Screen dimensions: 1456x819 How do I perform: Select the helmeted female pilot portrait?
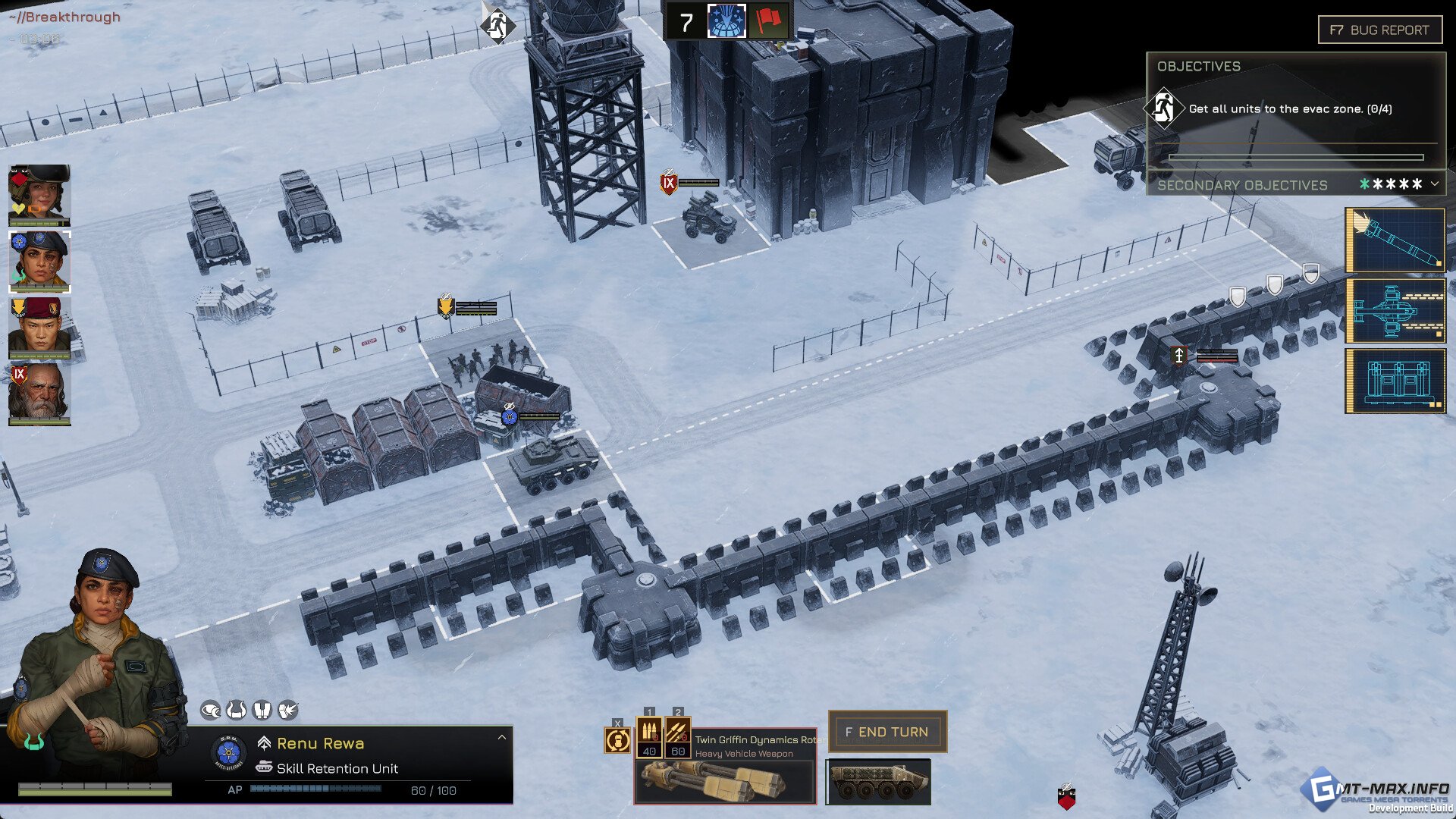(39, 195)
